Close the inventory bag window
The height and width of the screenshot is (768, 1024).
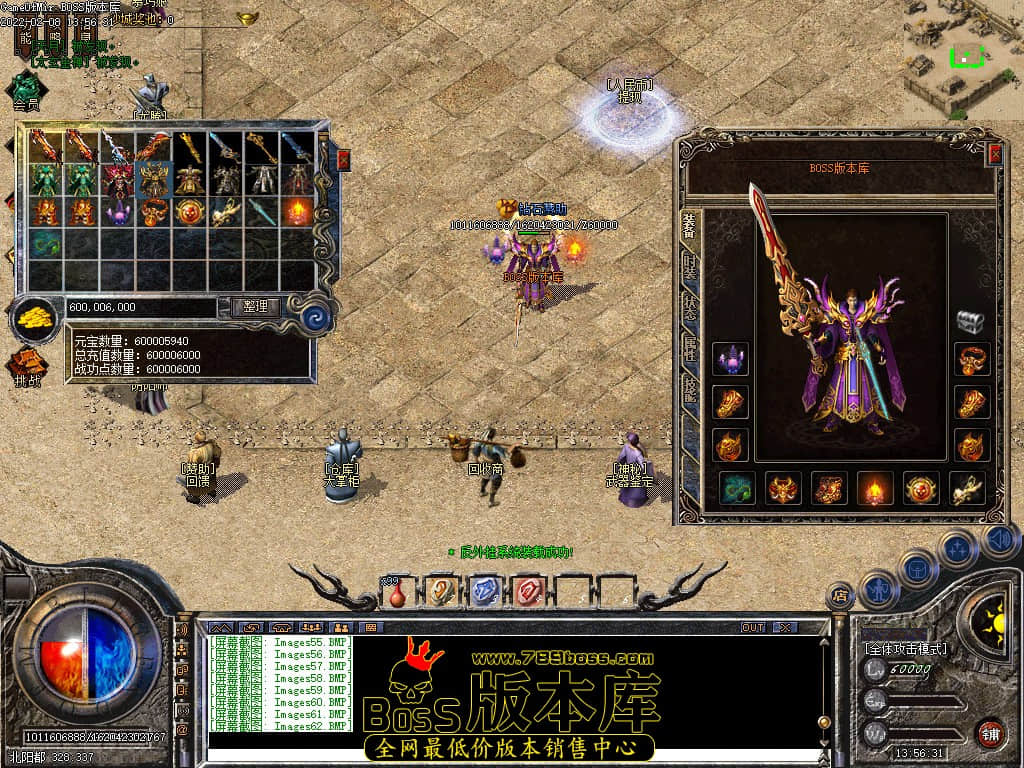coord(344,160)
